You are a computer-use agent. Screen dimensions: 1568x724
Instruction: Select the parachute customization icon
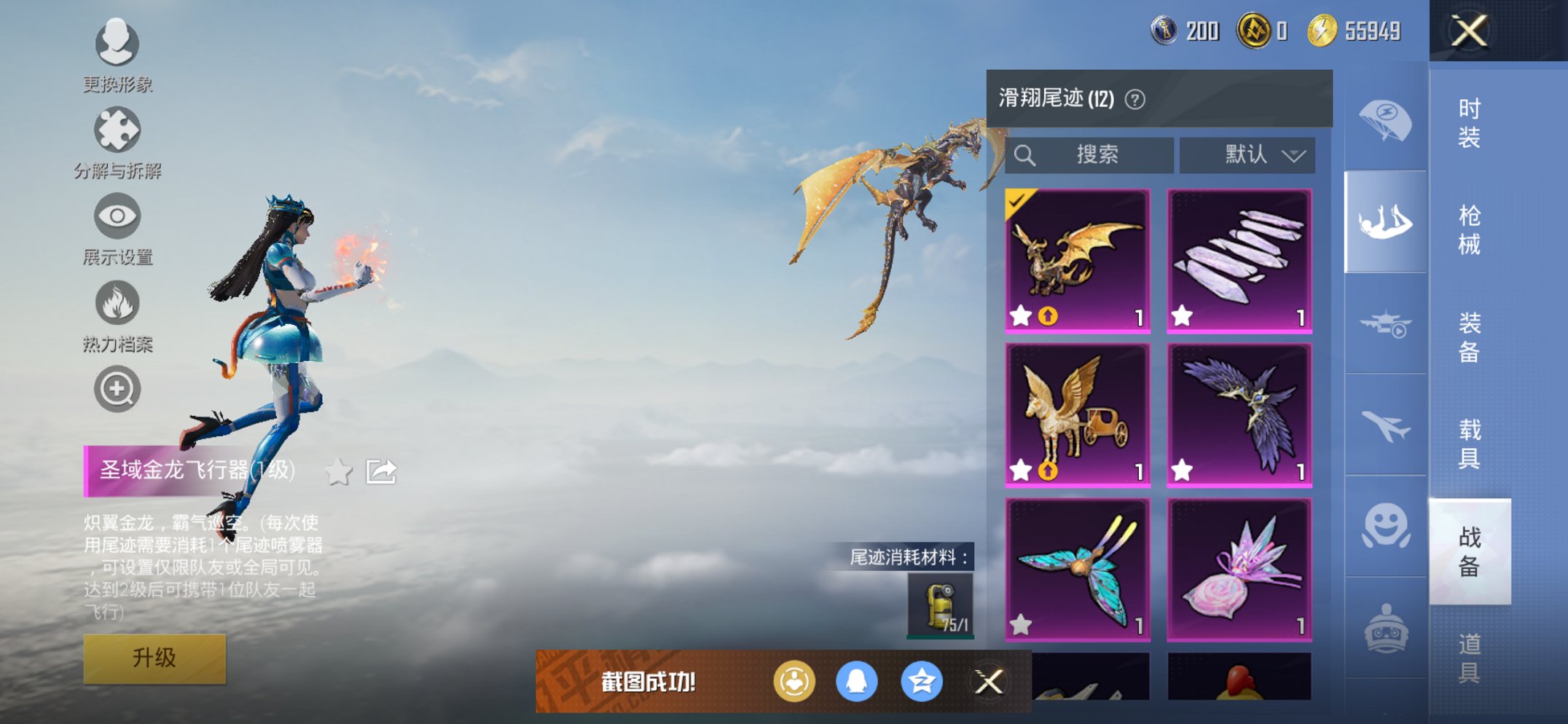pyautogui.click(x=1385, y=120)
